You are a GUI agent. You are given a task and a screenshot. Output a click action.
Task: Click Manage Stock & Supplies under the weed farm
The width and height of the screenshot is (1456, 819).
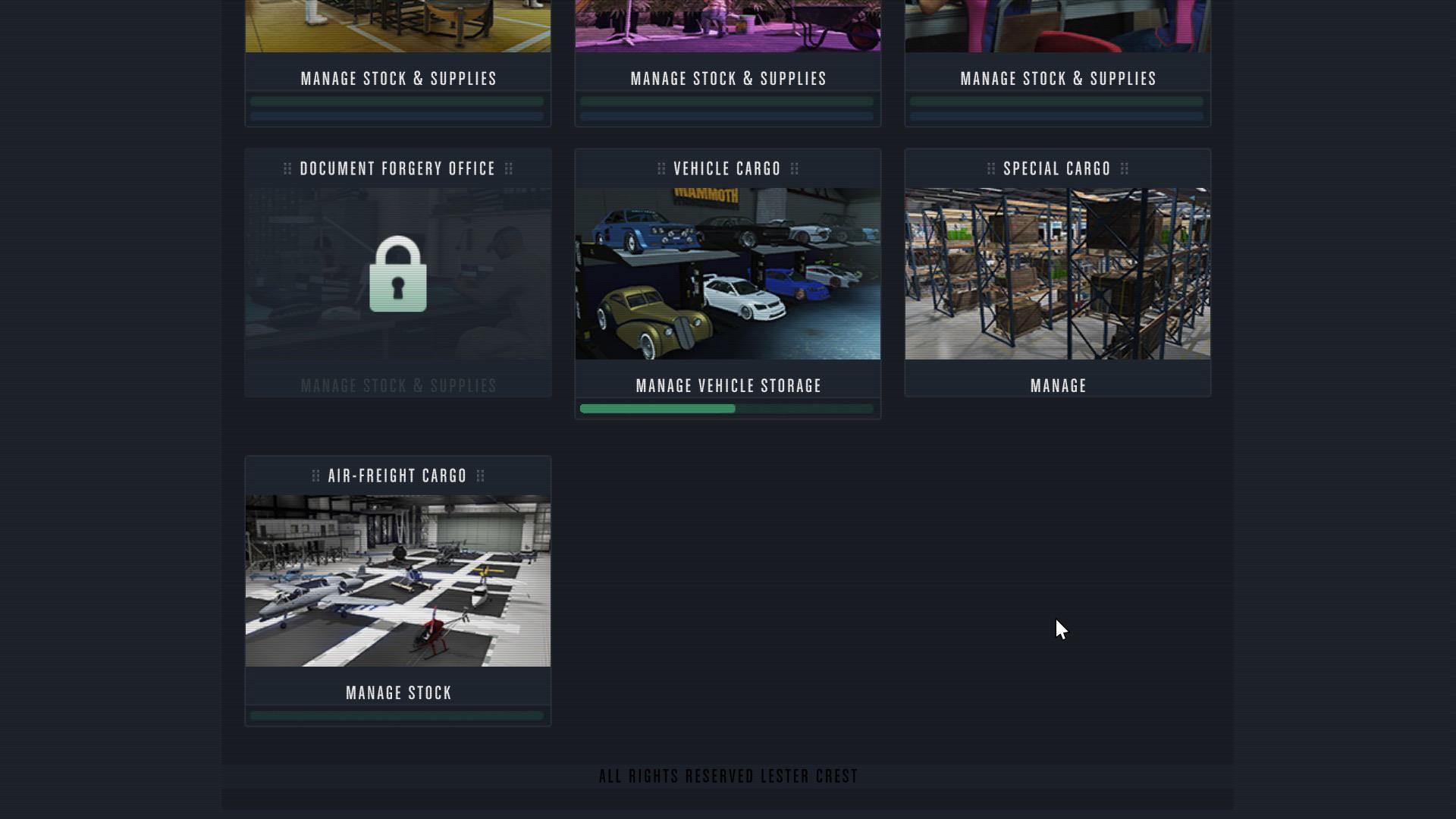point(727,77)
